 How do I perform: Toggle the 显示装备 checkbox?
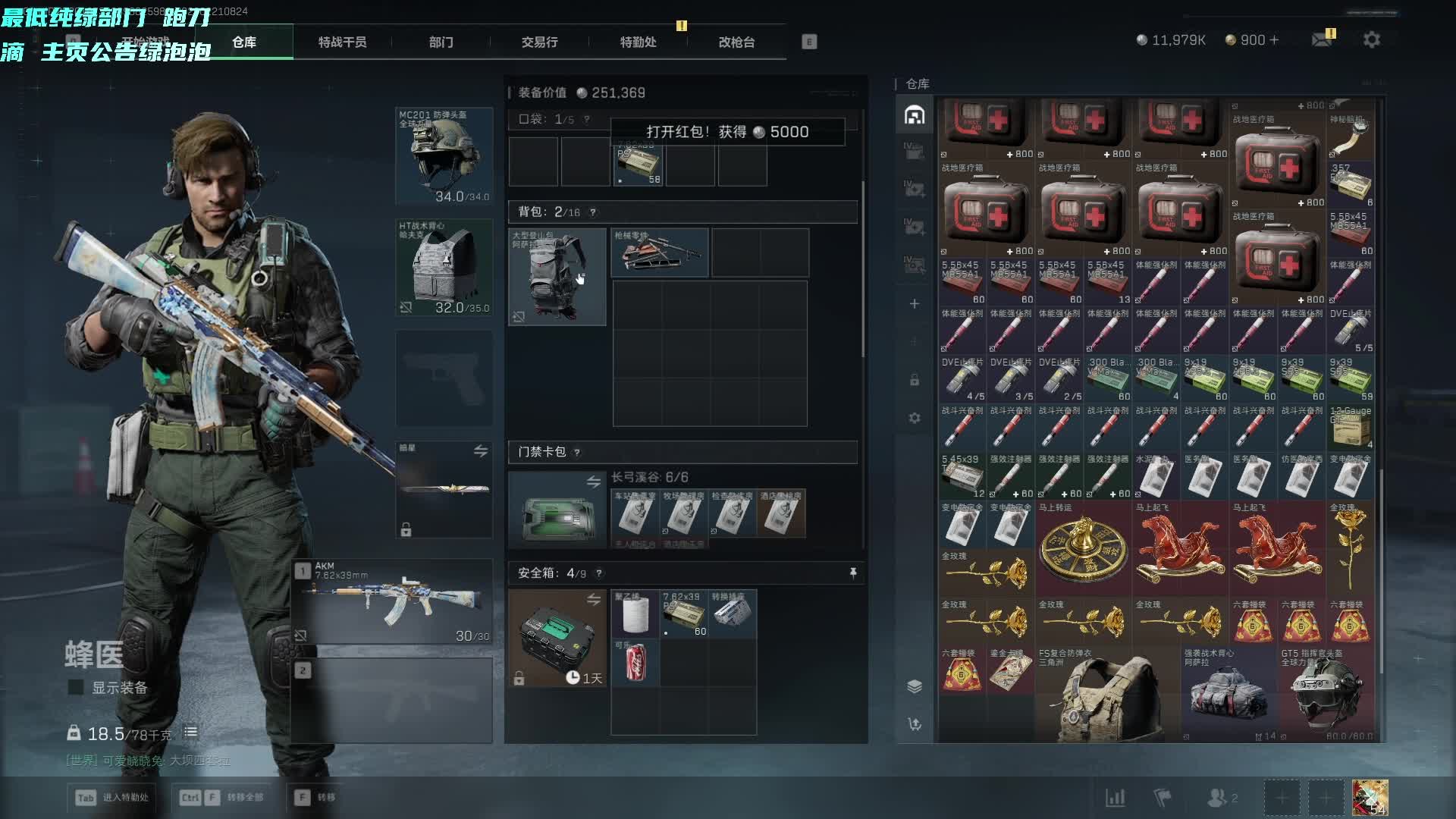(x=76, y=687)
